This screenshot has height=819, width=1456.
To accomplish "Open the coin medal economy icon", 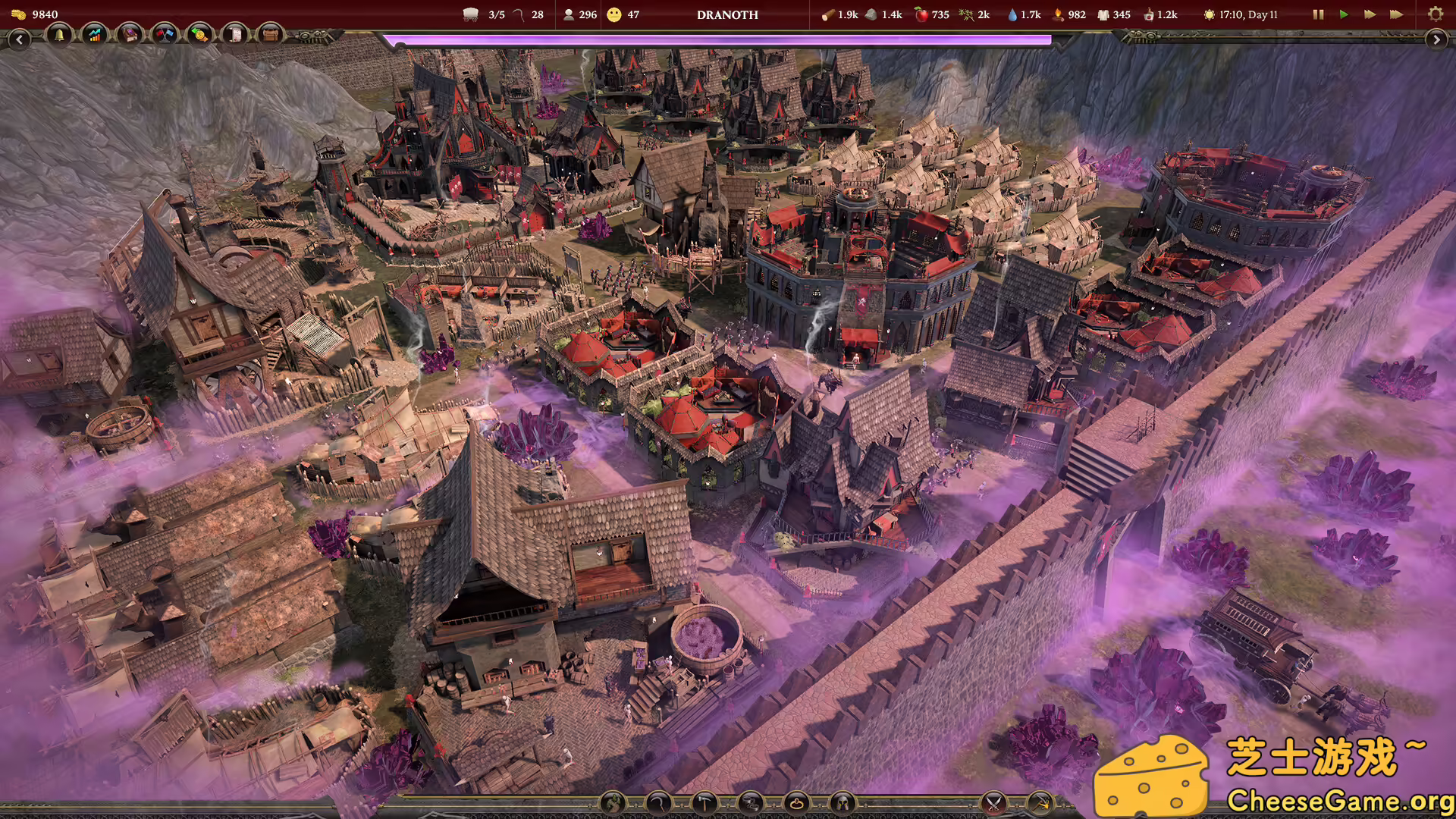I will pos(199,35).
